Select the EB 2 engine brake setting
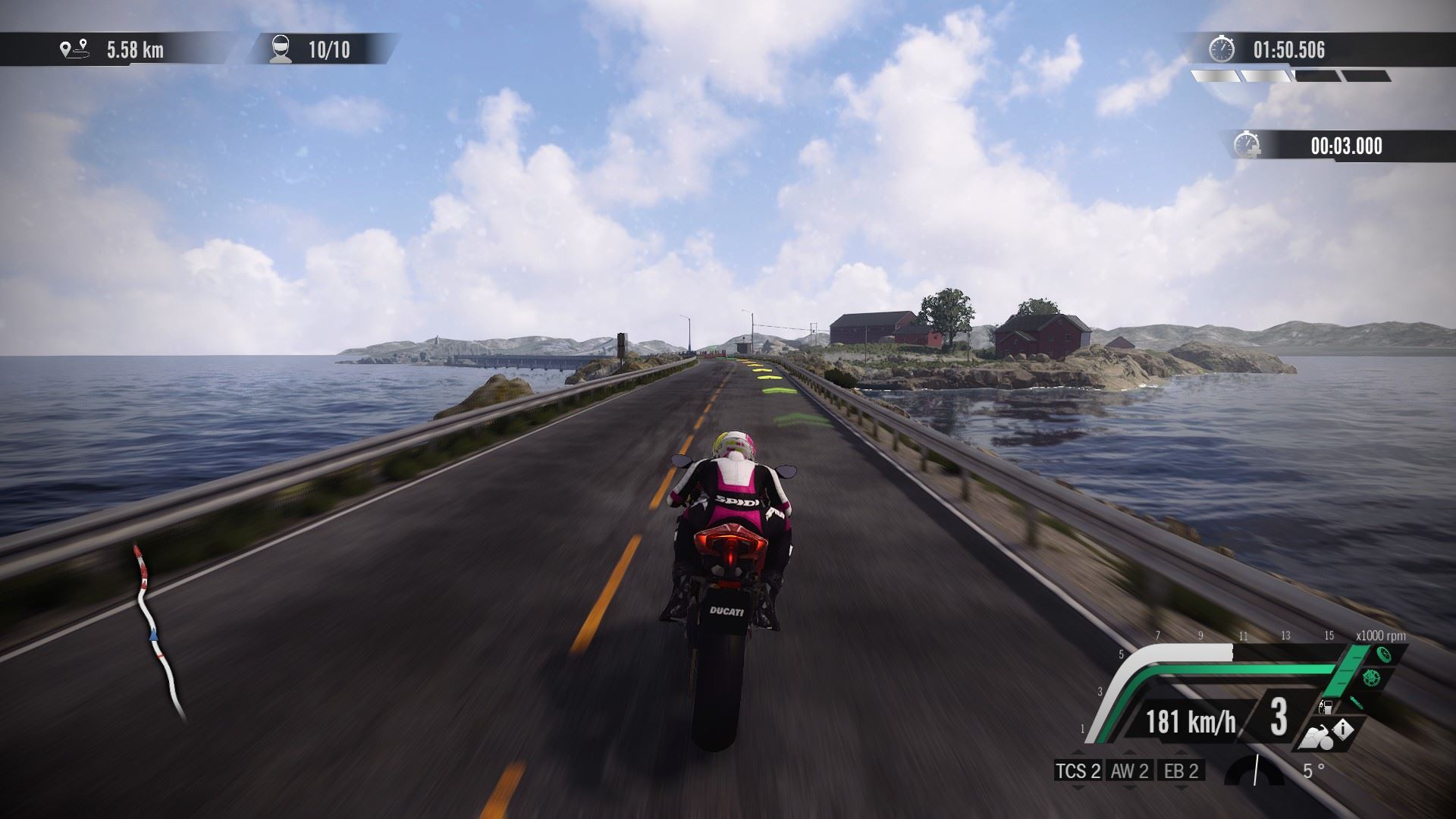Viewport: 1456px width, 819px height. click(1181, 771)
